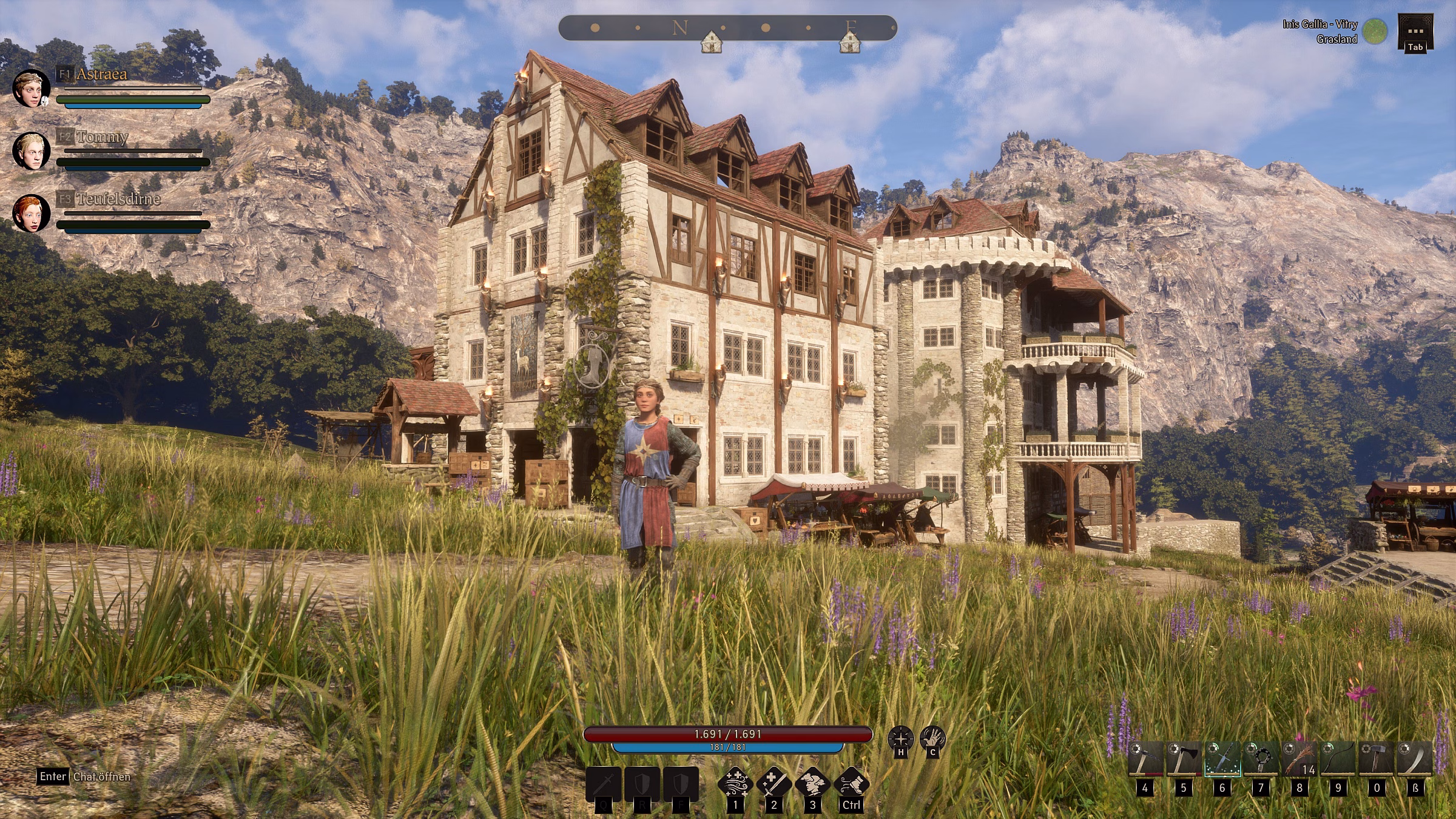Select party member Astraea's portrait
1456x819 pixels.
click(31, 89)
